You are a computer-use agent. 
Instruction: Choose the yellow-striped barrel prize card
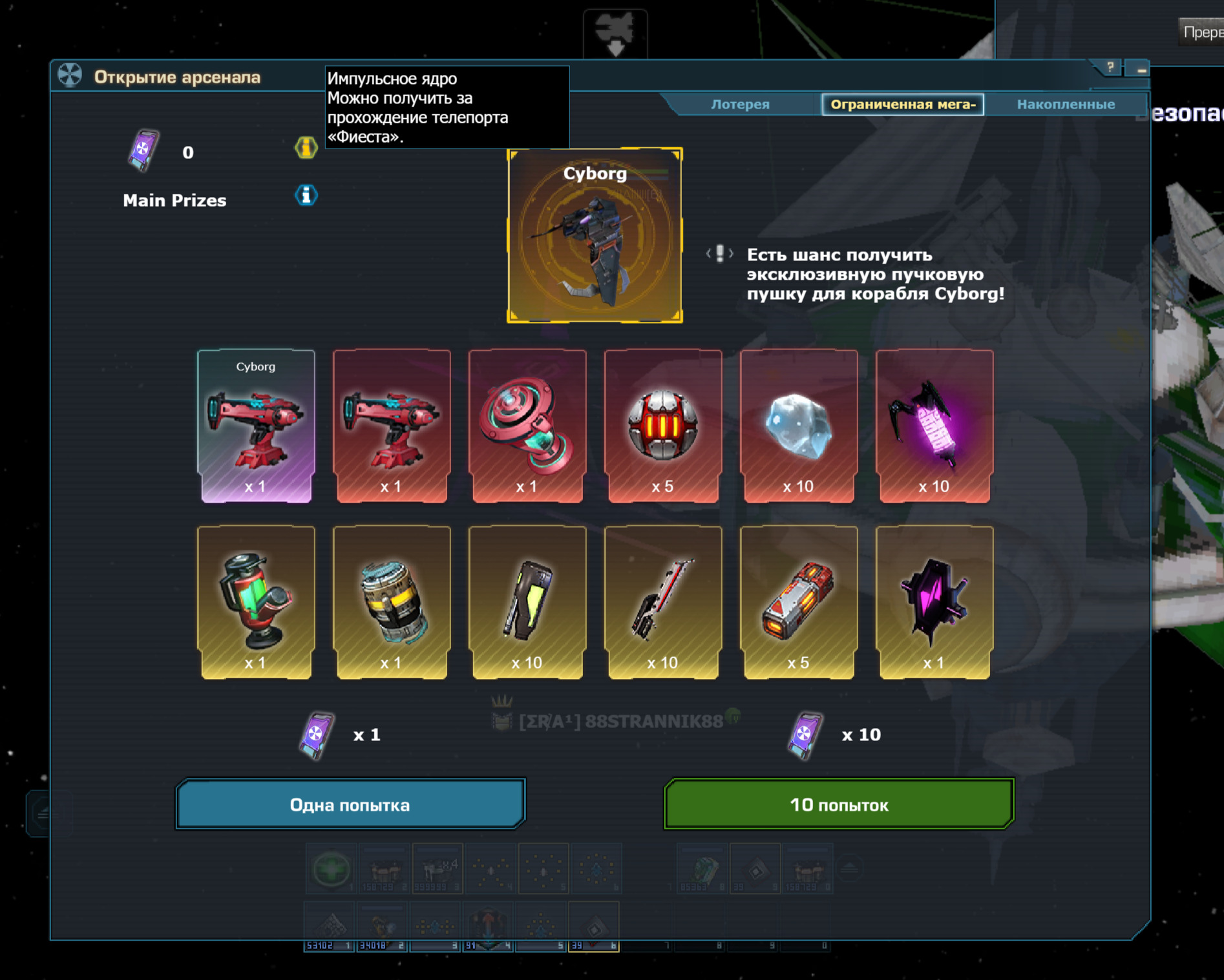[x=392, y=602]
